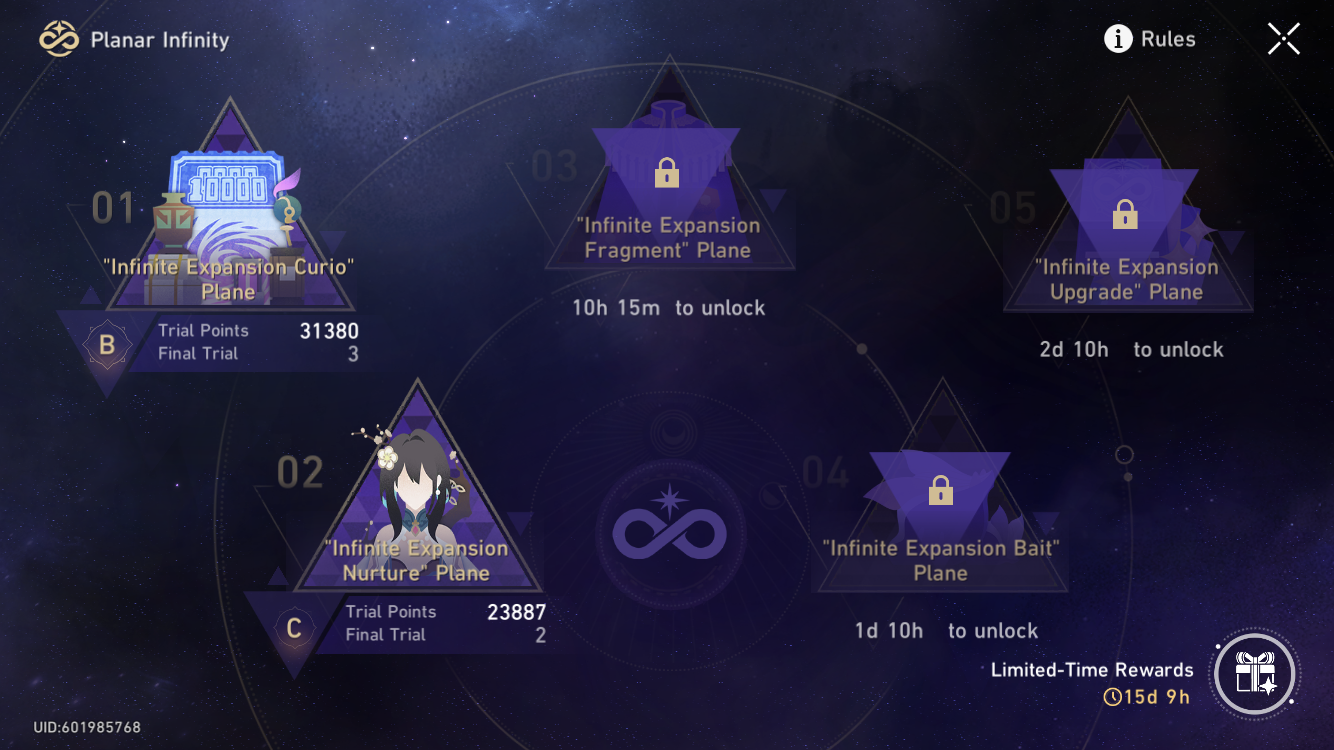Click the infinity symbol at screen center
This screenshot has width=1334, height=750.
669,533
